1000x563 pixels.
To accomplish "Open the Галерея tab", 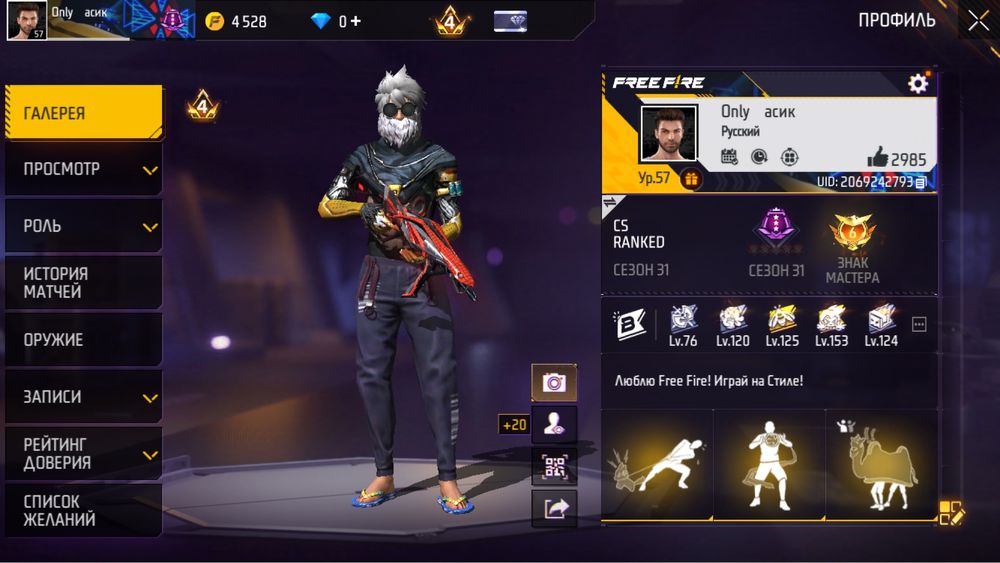I will tap(82, 113).
